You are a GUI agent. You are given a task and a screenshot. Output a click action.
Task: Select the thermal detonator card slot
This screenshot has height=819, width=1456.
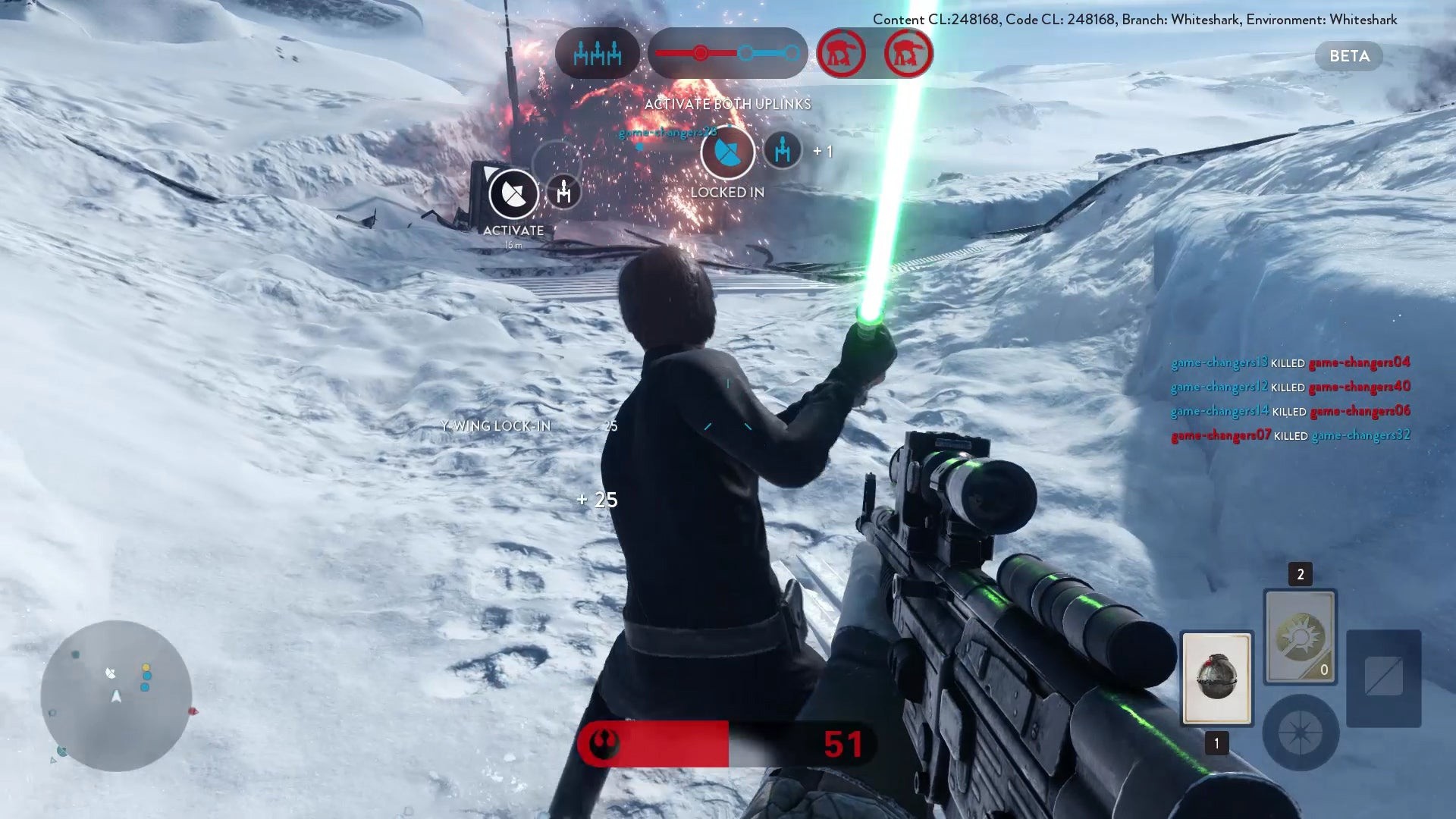[x=1216, y=678]
